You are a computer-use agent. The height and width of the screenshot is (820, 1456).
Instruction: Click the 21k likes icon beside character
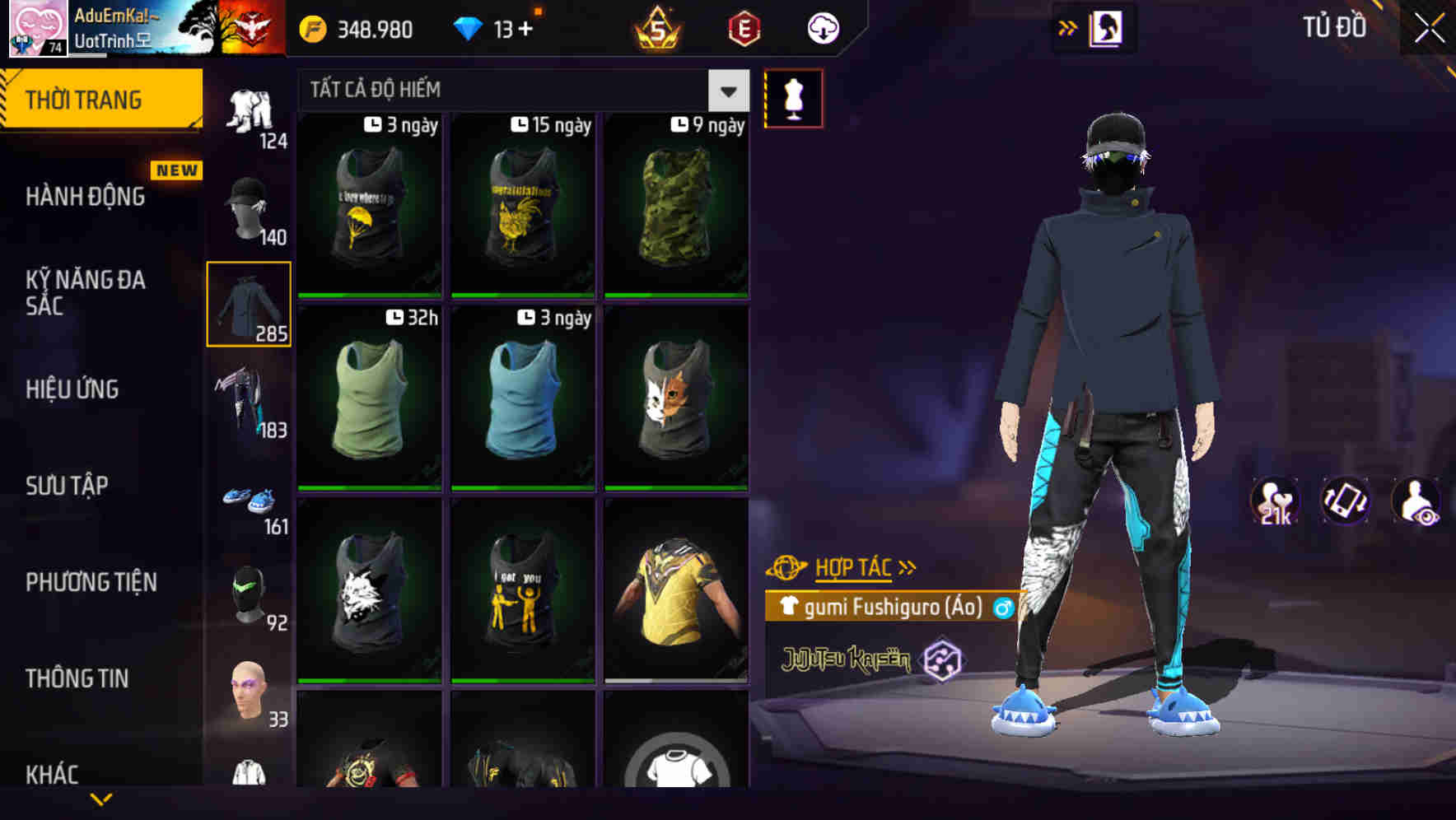pyautogui.click(x=1275, y=501)
